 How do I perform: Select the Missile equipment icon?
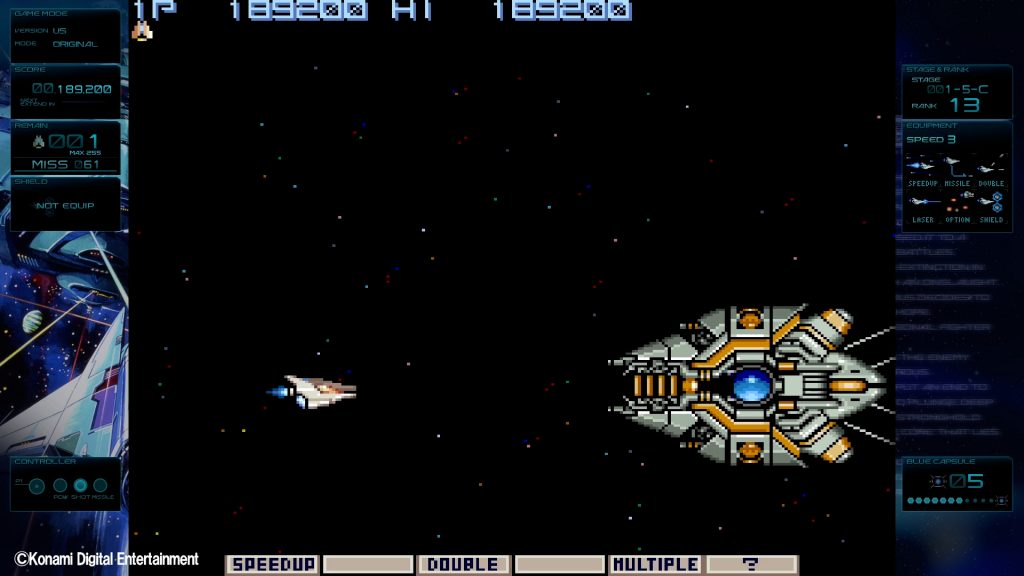point(957,164)
